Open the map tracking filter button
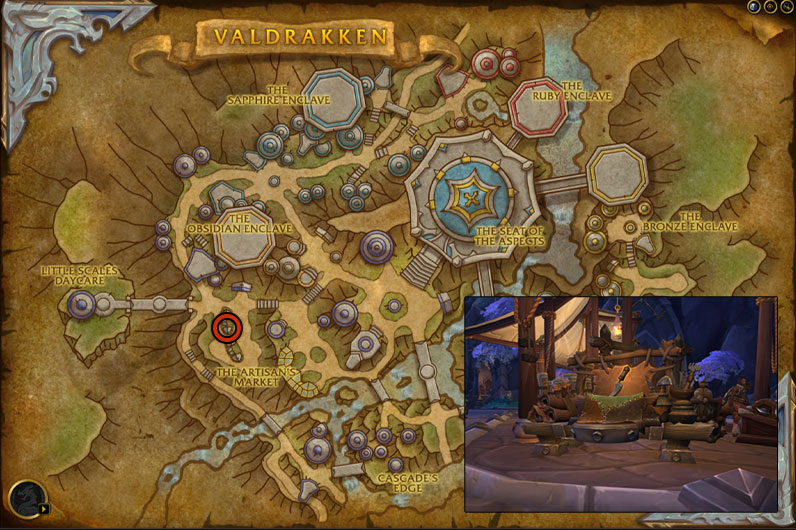 pyautogui.click(x=786, y=6)
